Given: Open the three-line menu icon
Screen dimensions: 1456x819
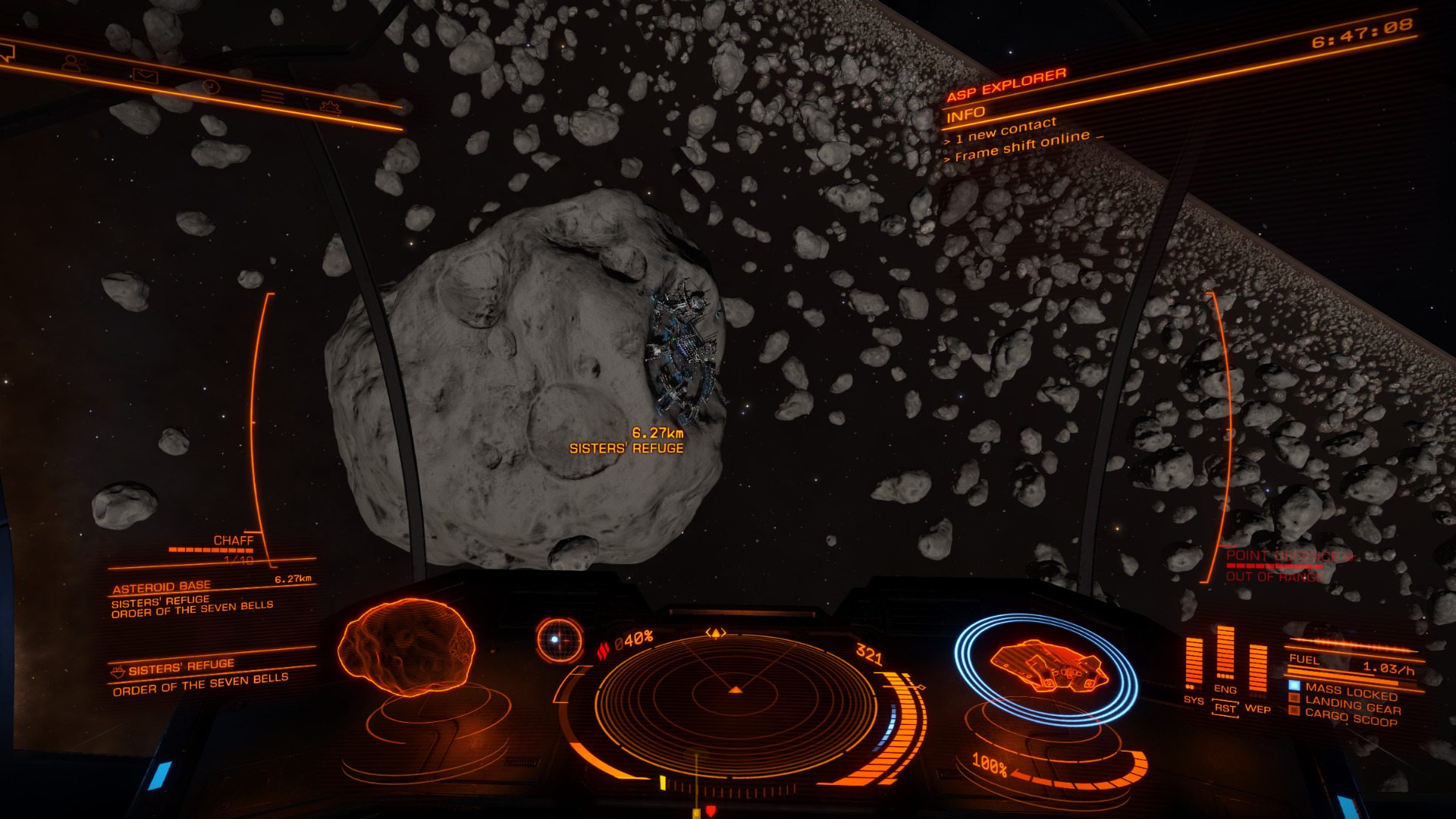Looking at the screenshot, I should coord(272,97).
